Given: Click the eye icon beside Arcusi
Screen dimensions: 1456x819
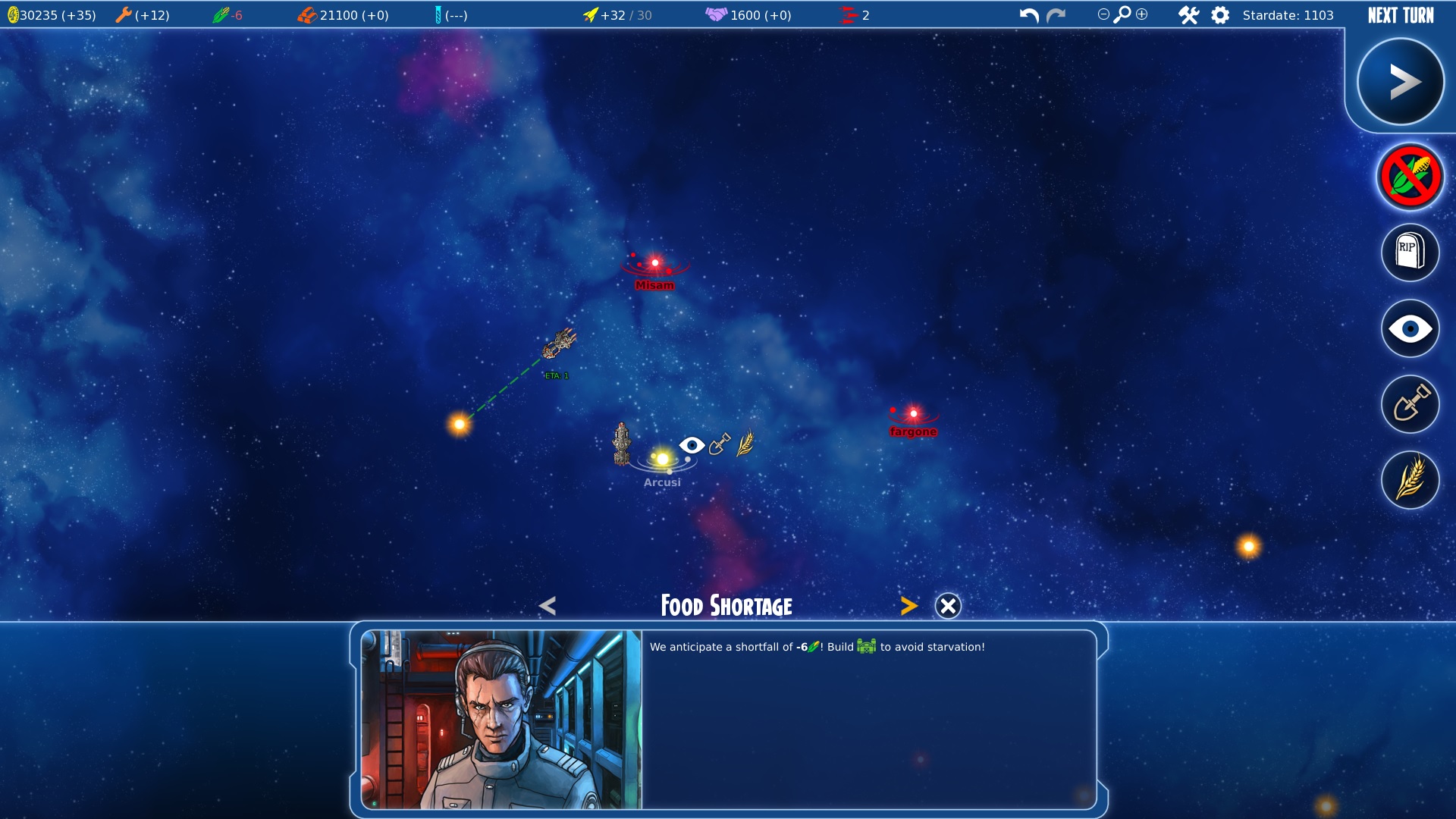Looking at the screenshot, I should point(692,445).
